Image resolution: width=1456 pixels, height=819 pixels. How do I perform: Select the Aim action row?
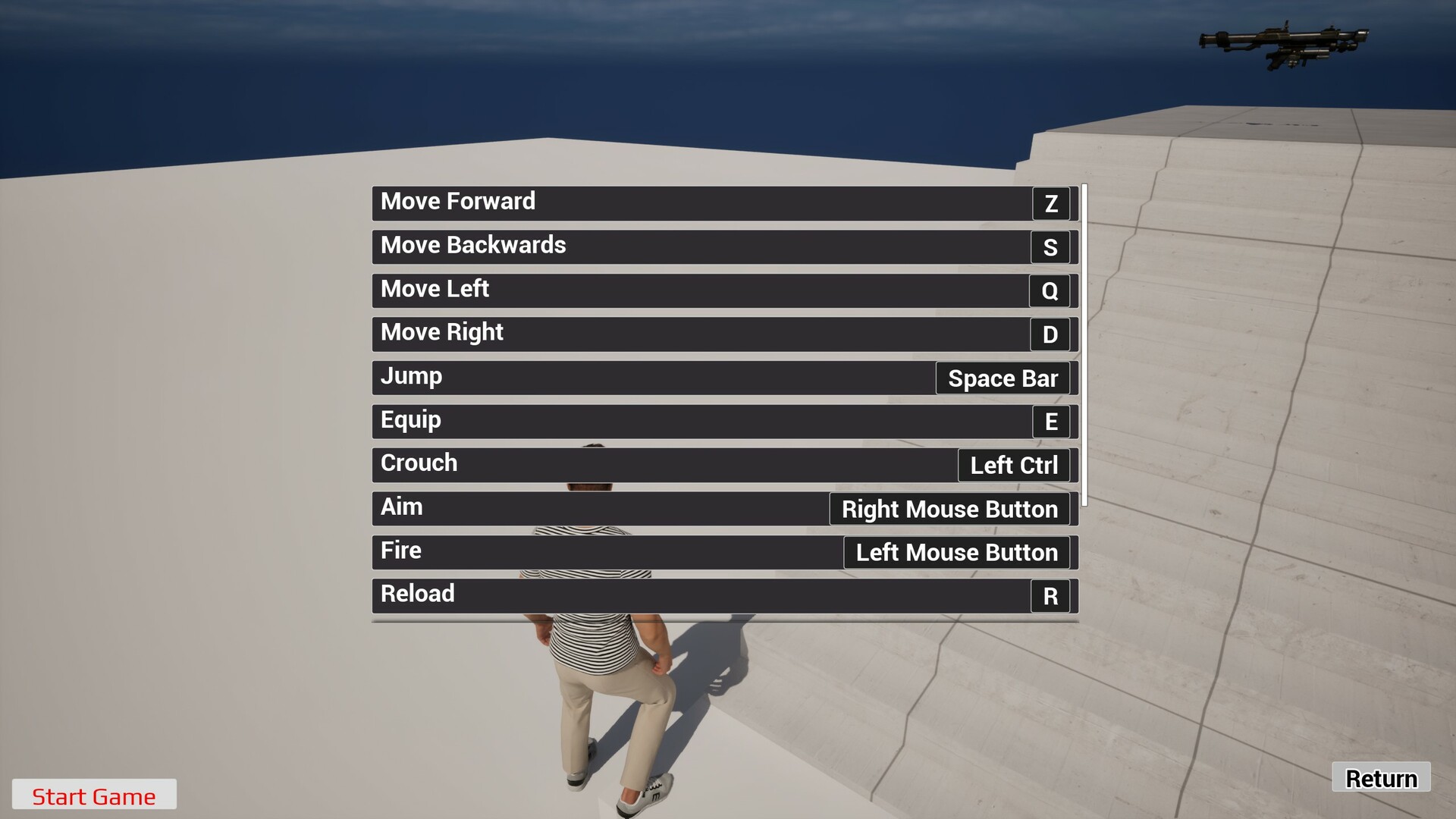(x=607, y=507)
